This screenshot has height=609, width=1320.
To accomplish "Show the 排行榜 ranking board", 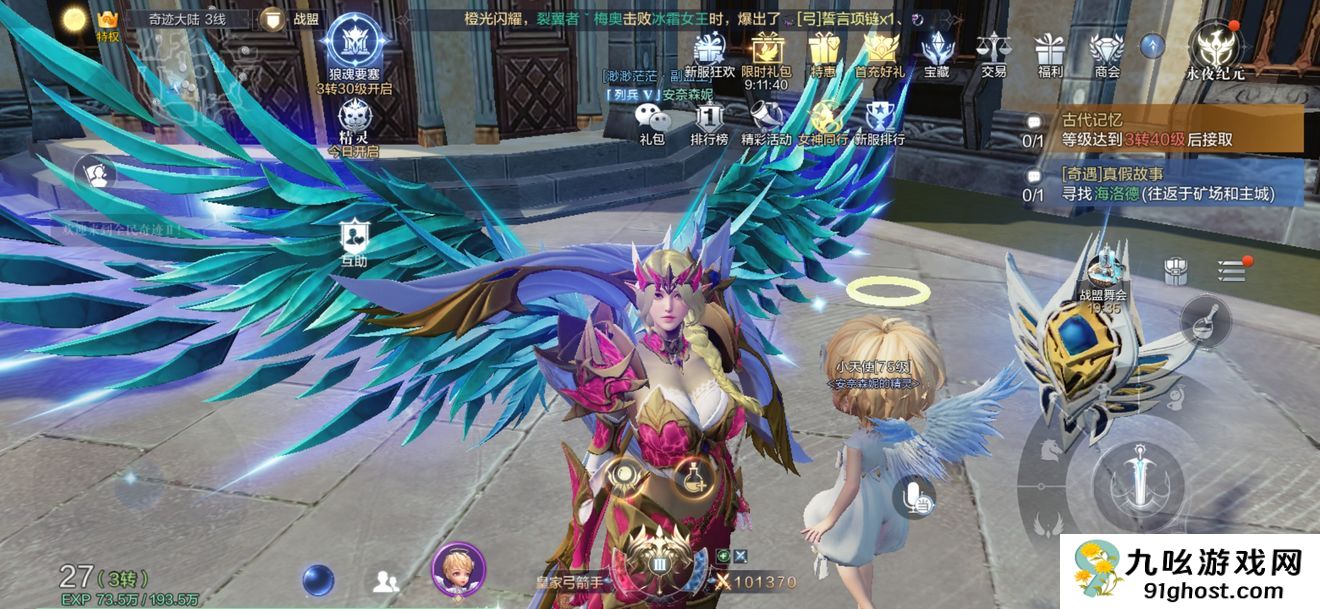I will [x=709, y=122].
